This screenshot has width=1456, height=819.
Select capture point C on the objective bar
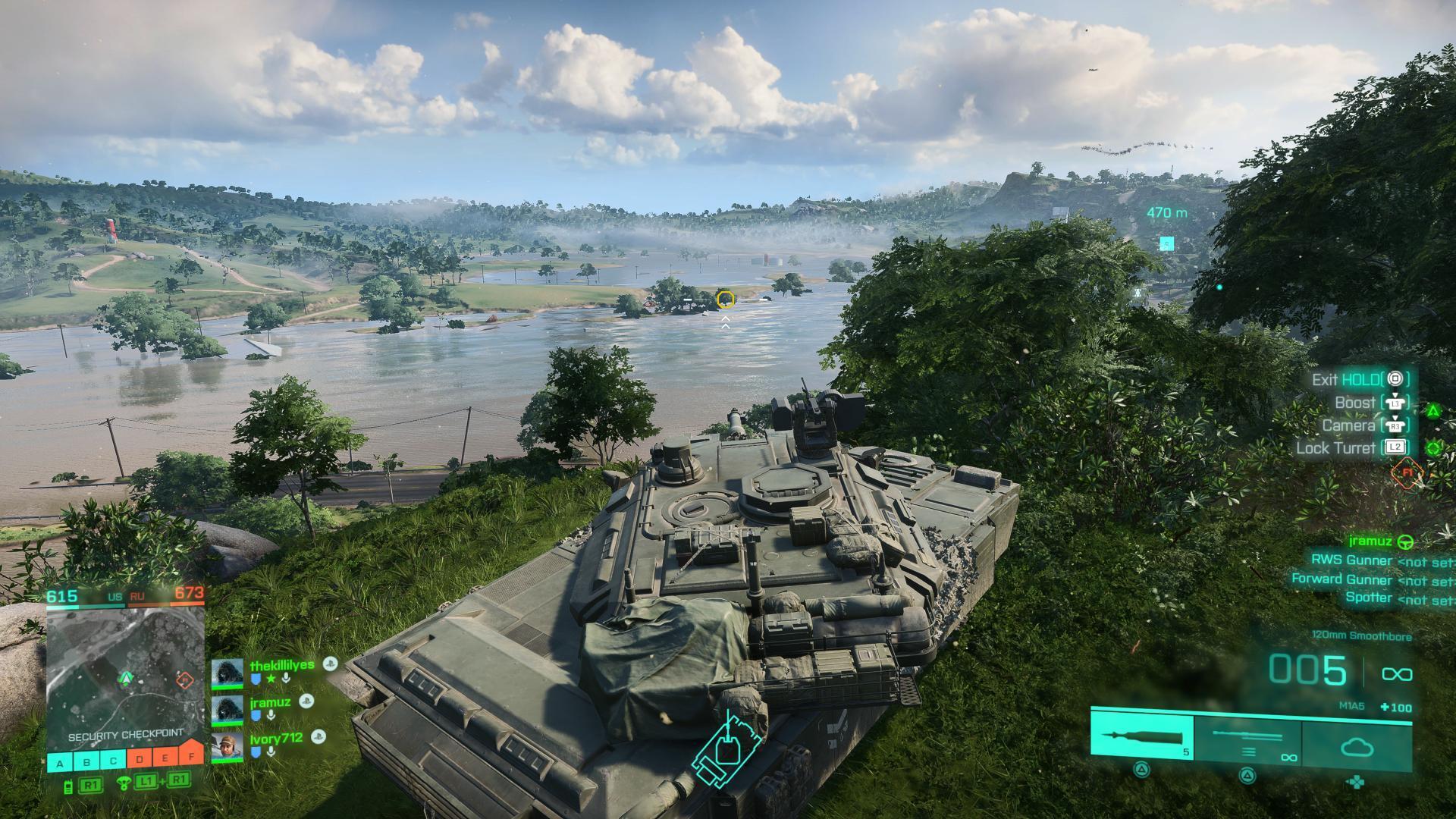(113, 761)
